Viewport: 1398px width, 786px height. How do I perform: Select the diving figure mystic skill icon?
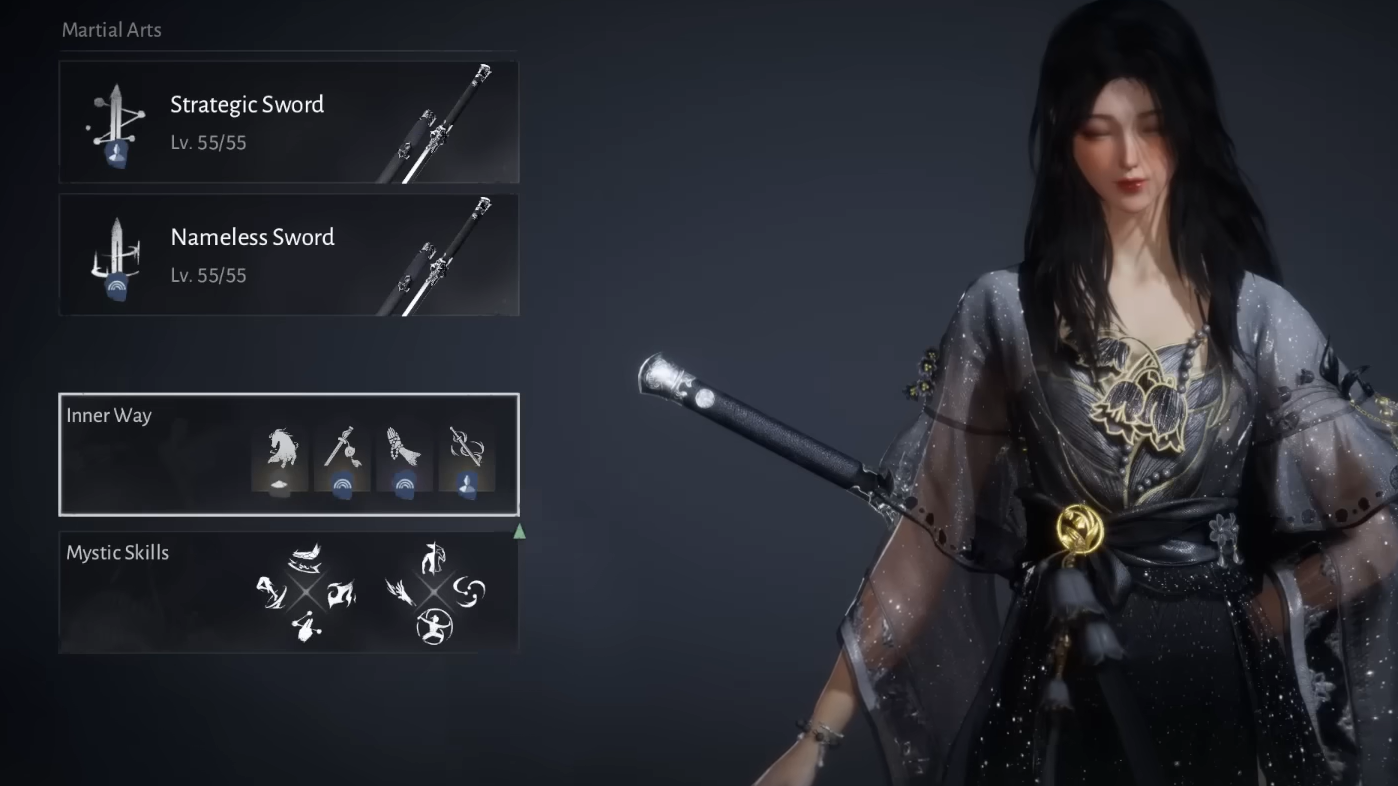pos(271,592)
